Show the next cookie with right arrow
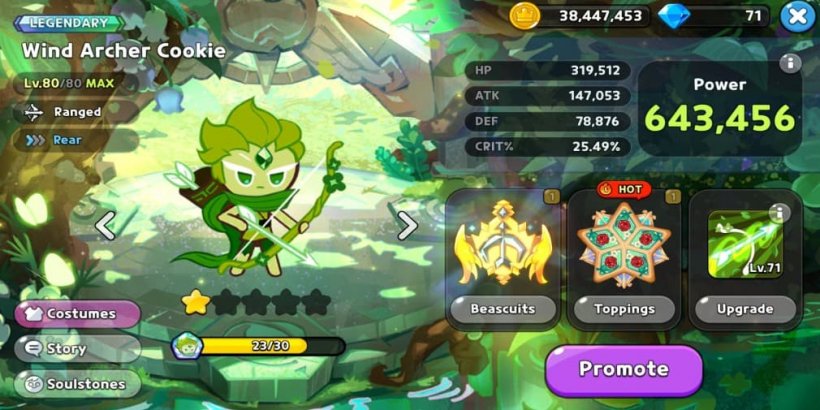This screenshot has width=820, height=410. coord(407,226)
